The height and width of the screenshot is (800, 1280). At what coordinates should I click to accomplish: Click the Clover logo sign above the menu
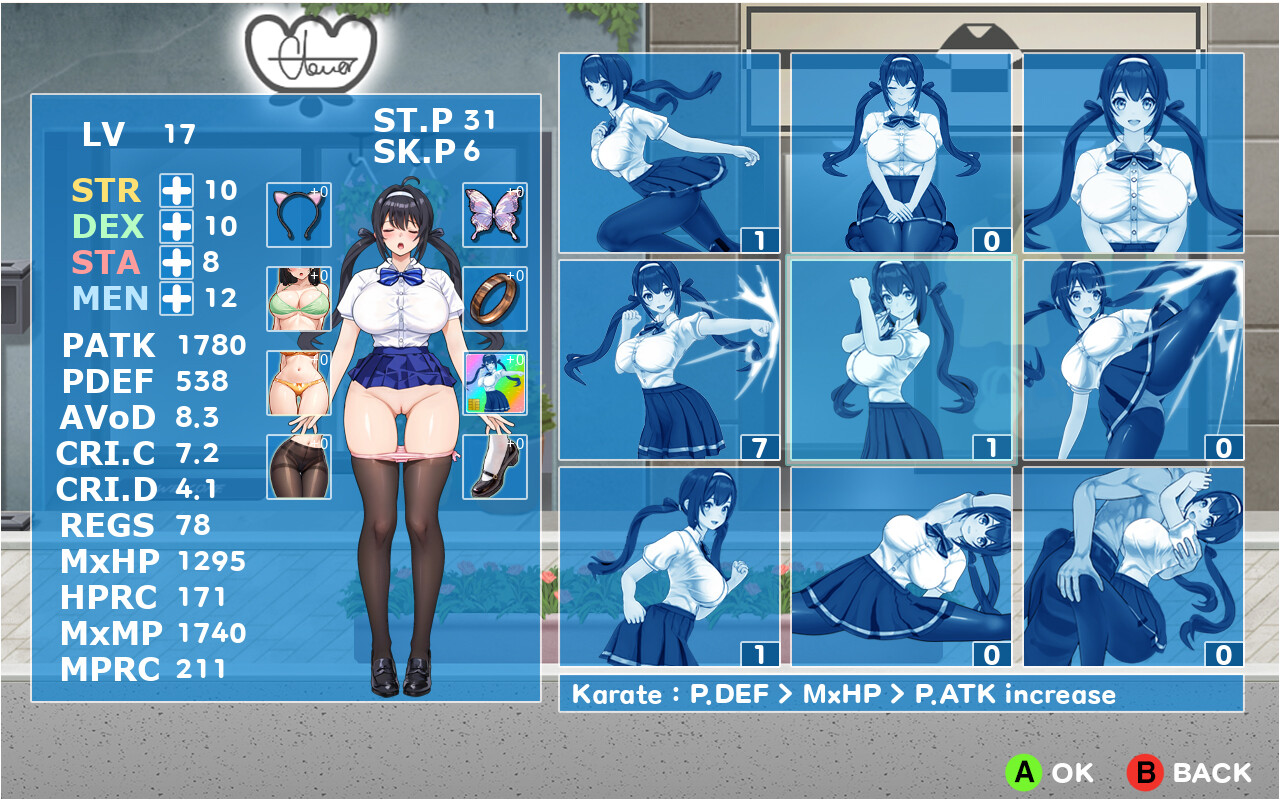tap(311, 48)
